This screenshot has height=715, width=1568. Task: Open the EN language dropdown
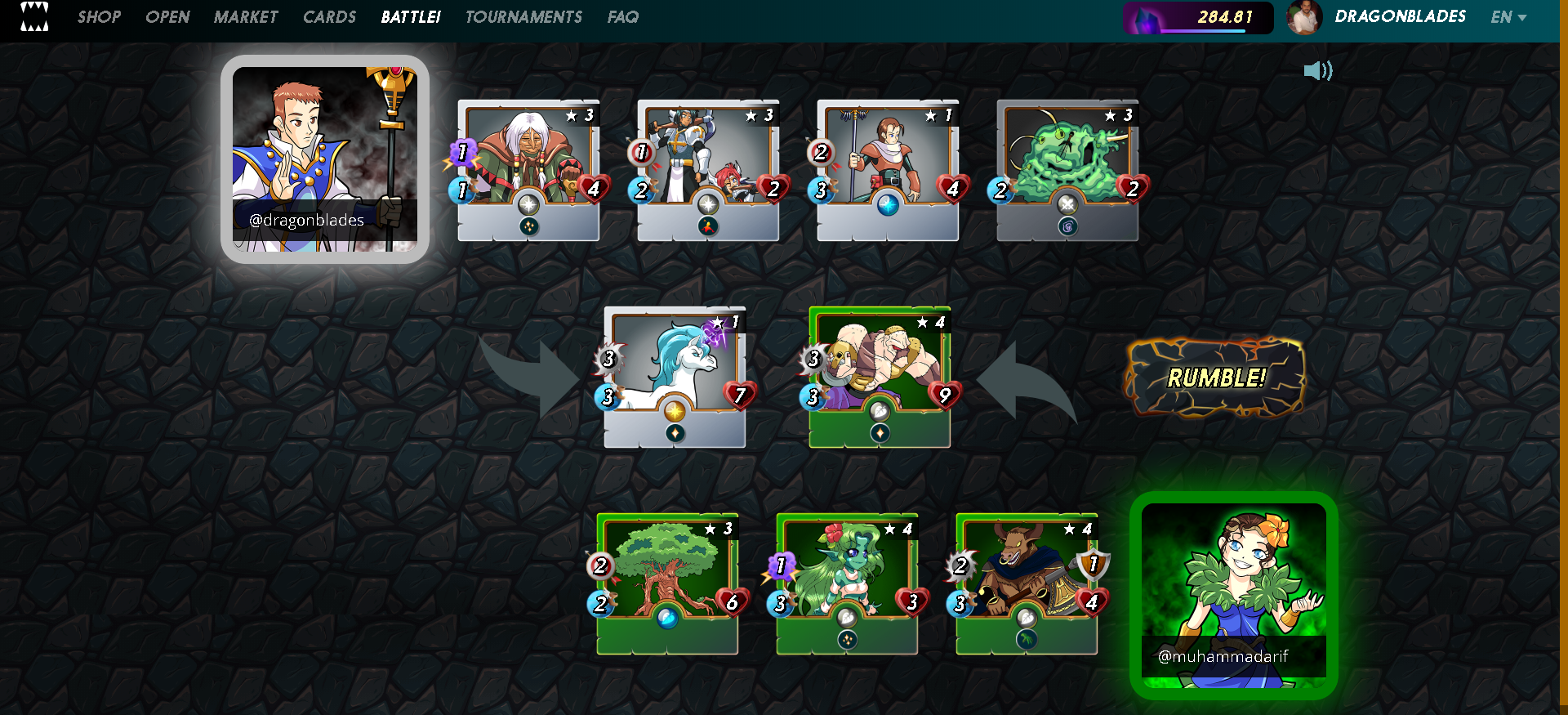1508,17
